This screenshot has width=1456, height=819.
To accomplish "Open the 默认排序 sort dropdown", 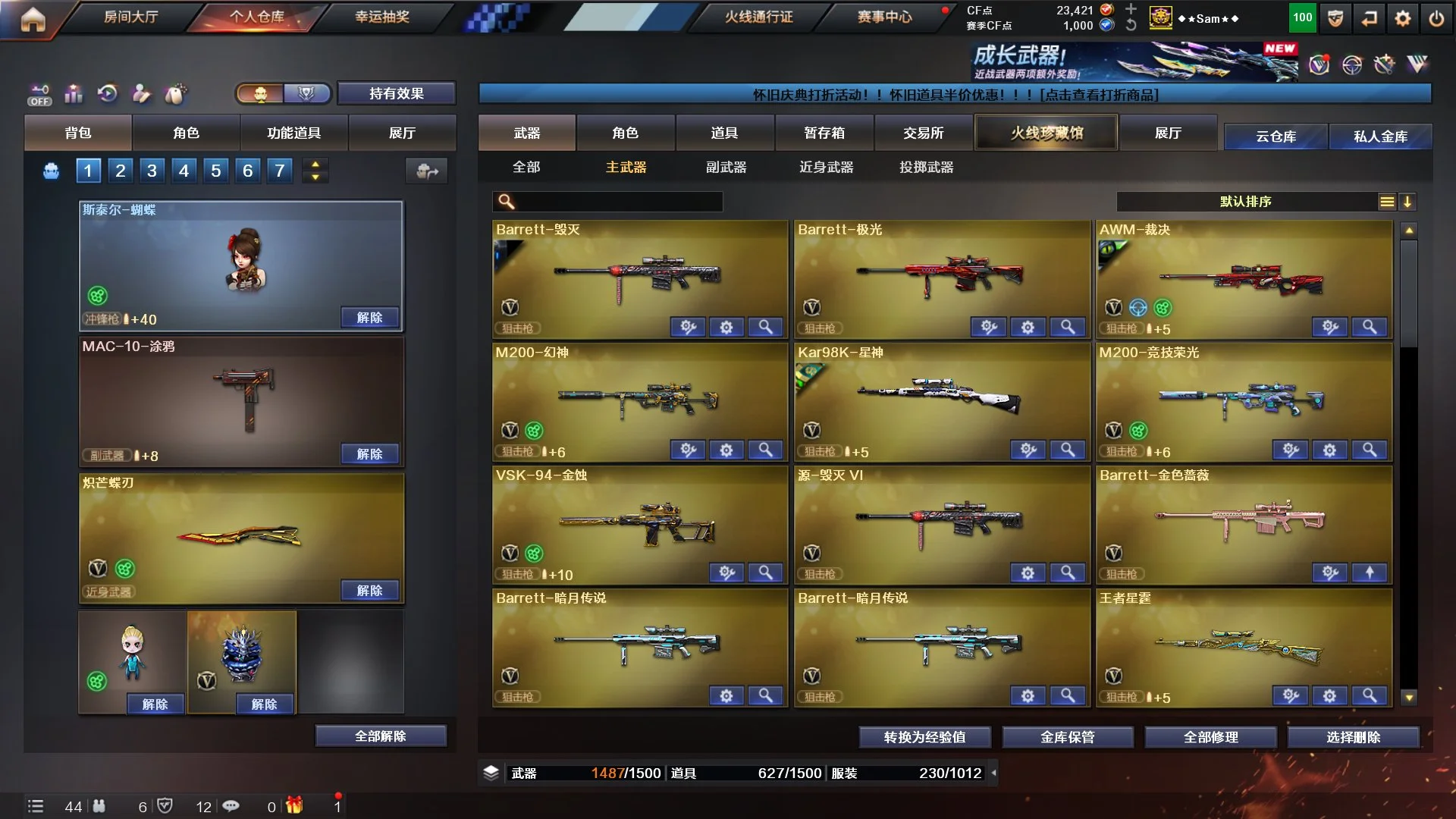I will 1245,201.
